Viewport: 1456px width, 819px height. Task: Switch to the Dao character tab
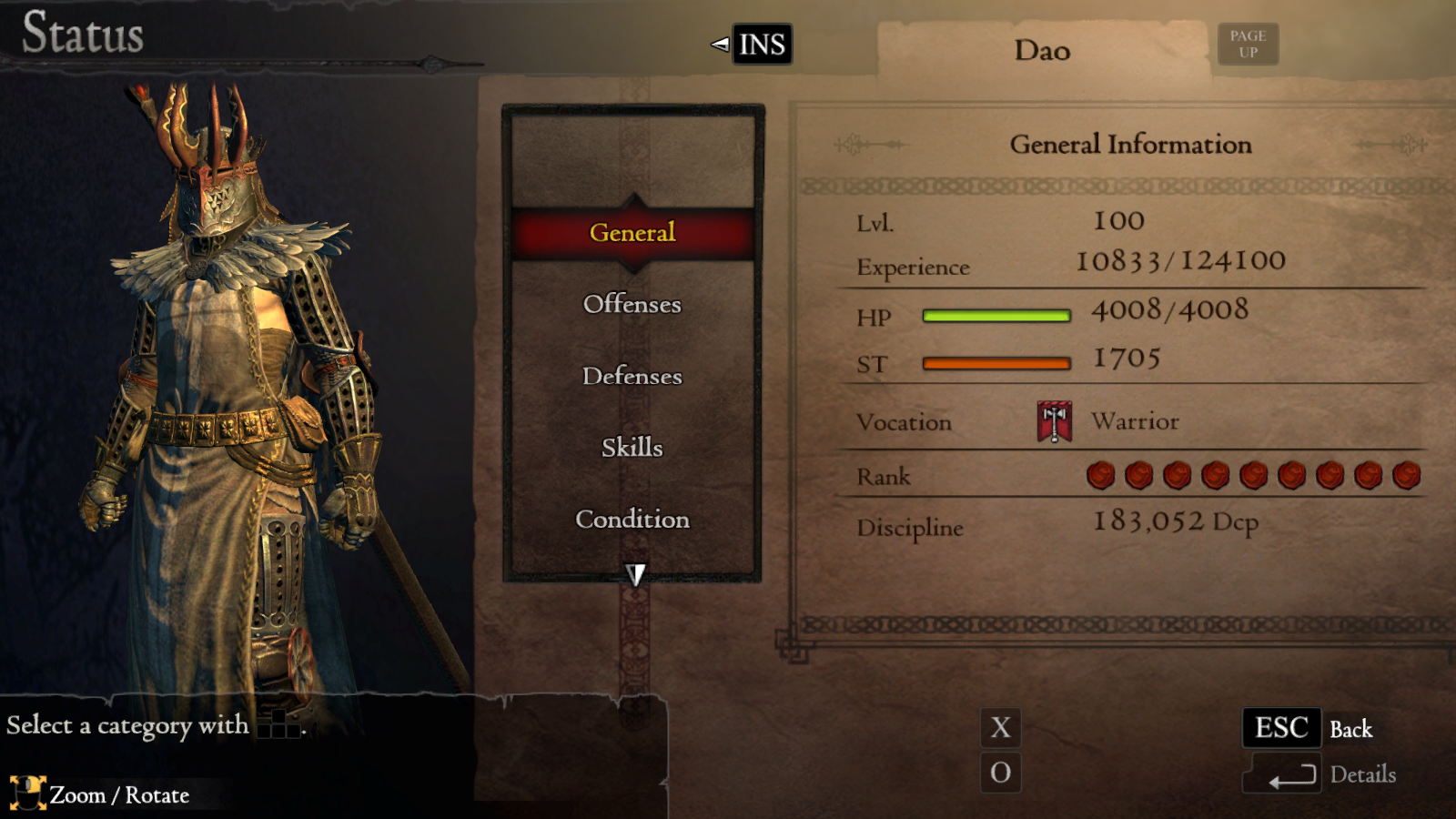1040,50
